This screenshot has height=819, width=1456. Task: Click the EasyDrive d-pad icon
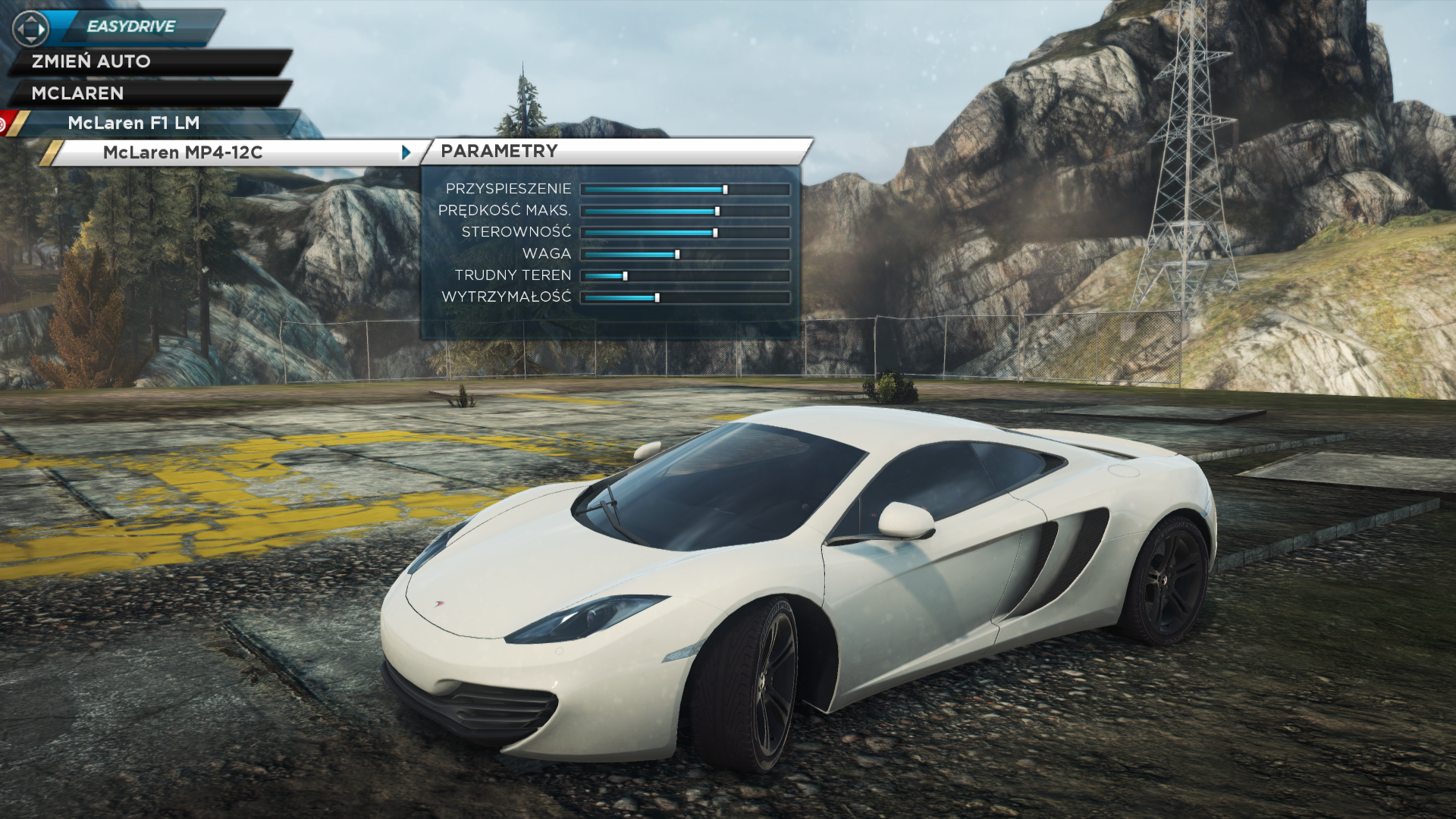[x=30, y=29]
